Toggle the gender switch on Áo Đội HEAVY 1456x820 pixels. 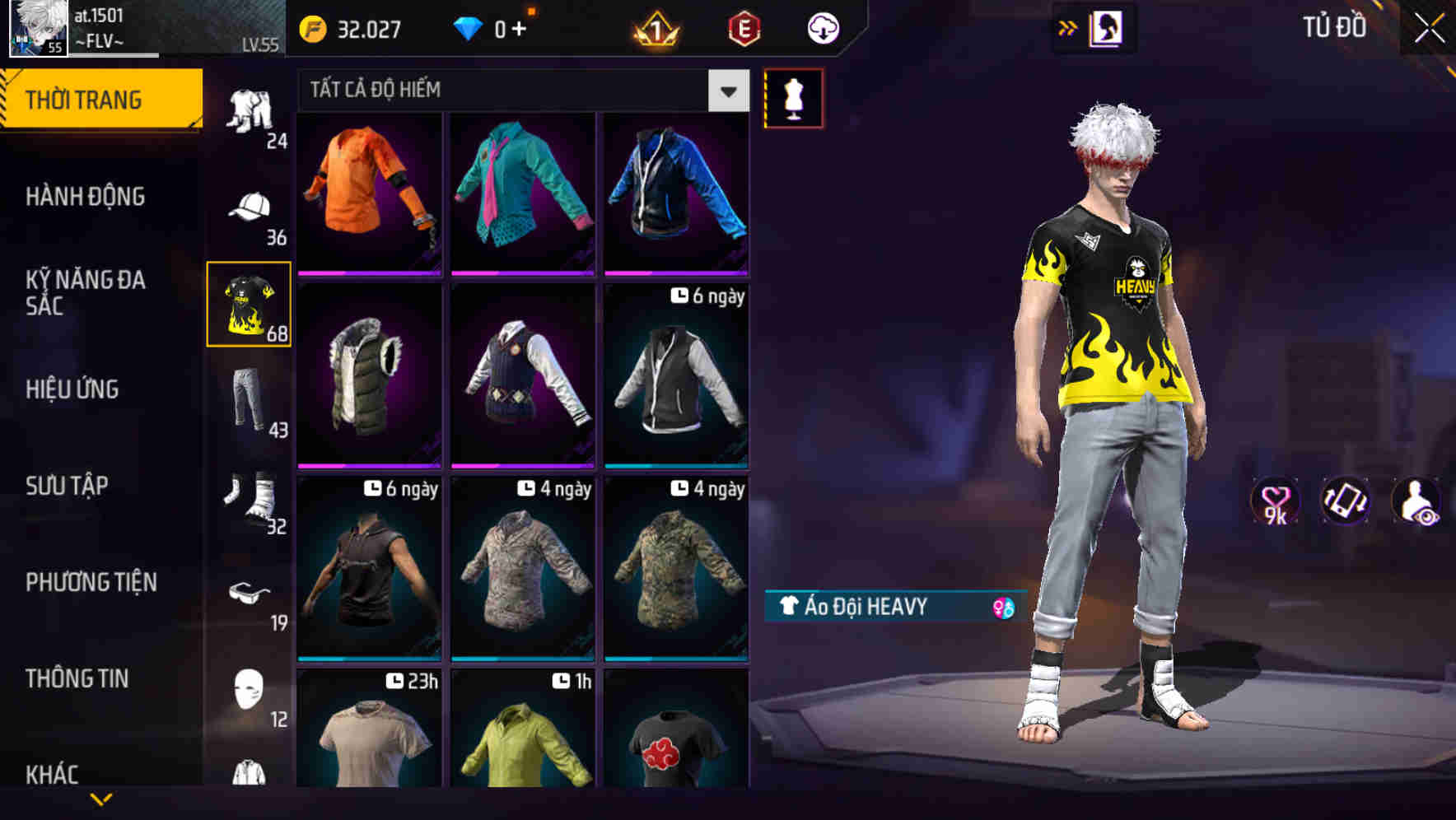click(x=1001, y=606)
